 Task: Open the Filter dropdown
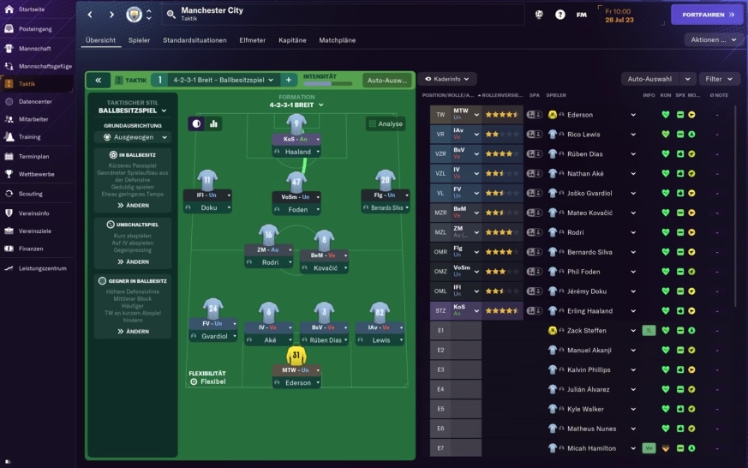coord(715,78)
